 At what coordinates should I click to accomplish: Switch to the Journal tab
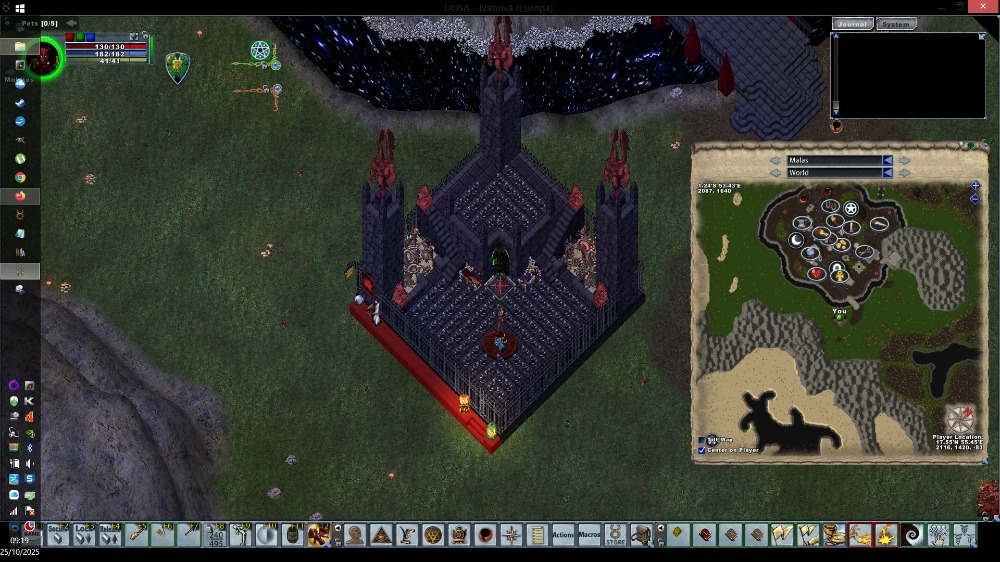click(852, 24)
